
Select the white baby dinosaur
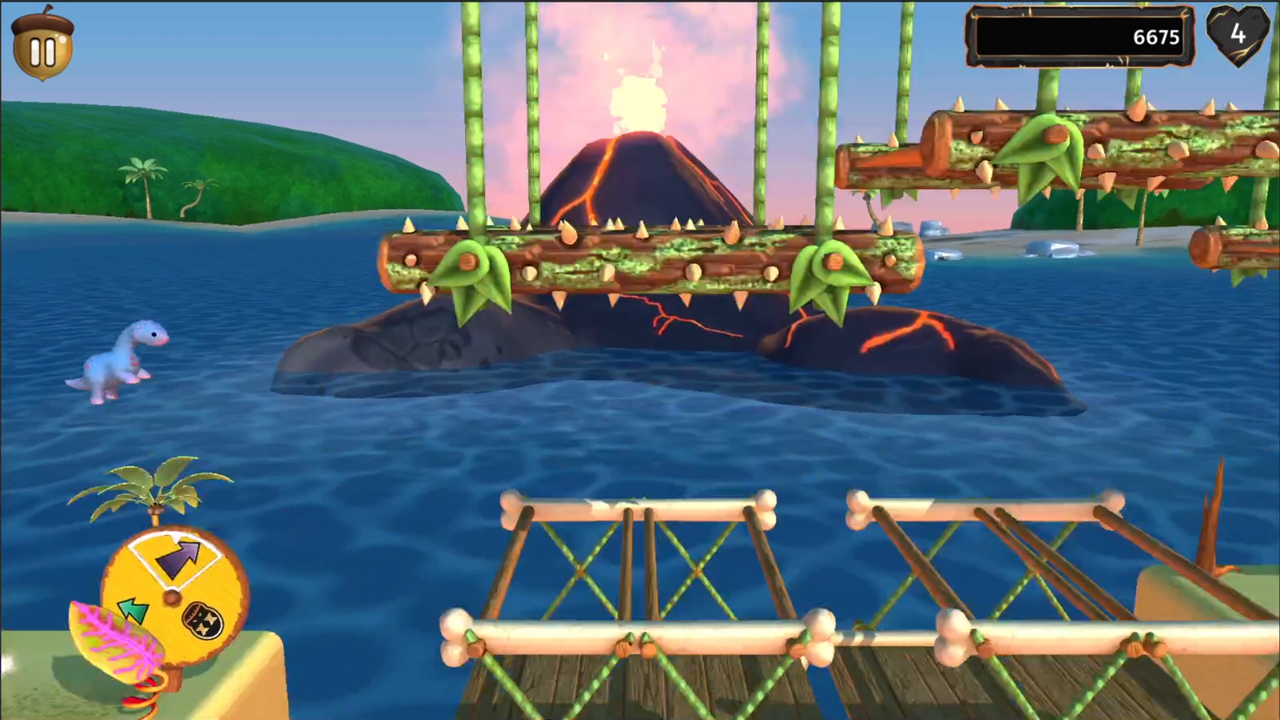pyautogui.click(x=120, y=360)
